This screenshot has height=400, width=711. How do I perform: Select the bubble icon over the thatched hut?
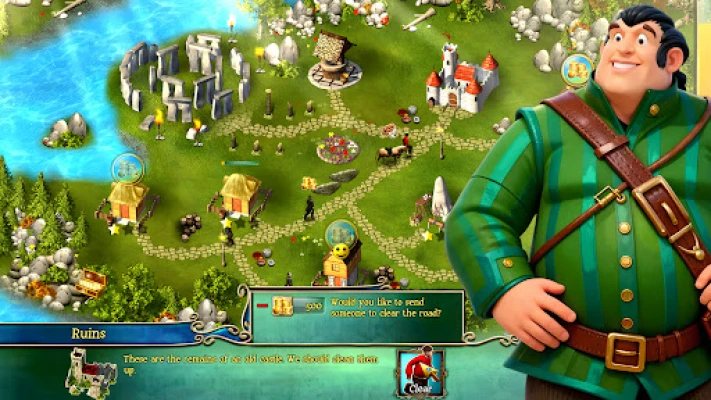(127, 167)
